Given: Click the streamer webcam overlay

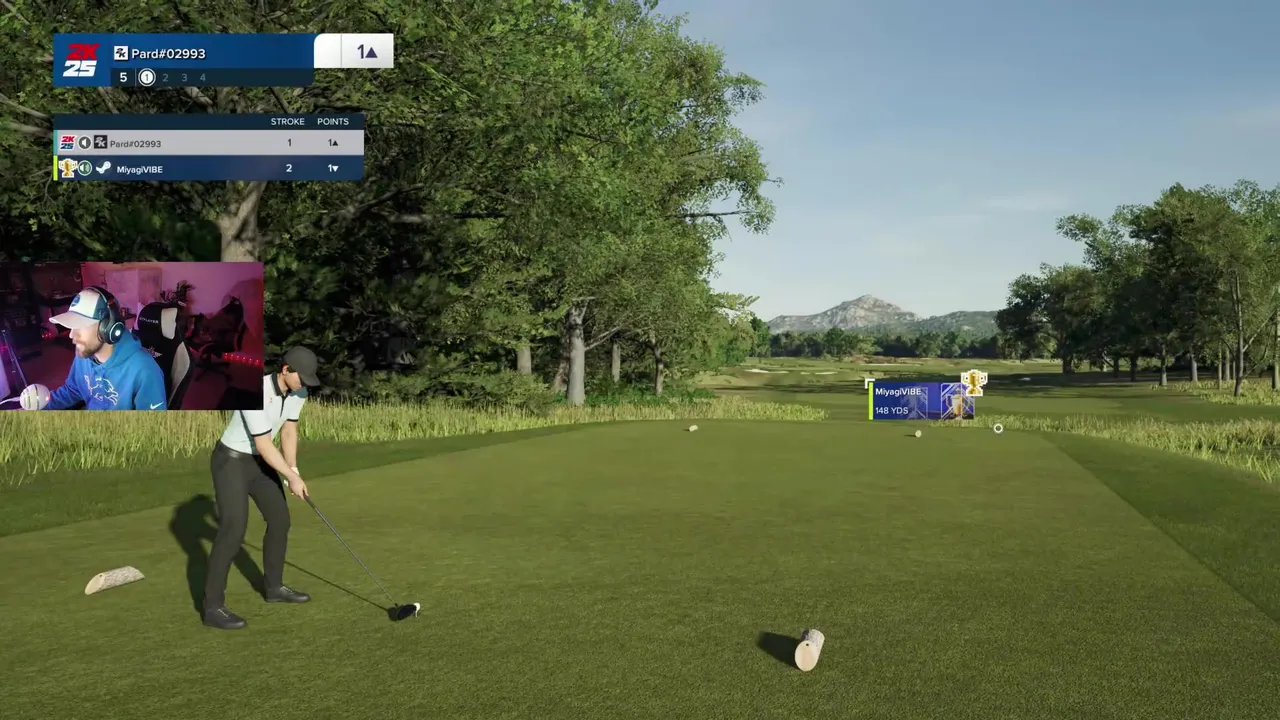Looking at the screenshot, I should click(132, 336).
